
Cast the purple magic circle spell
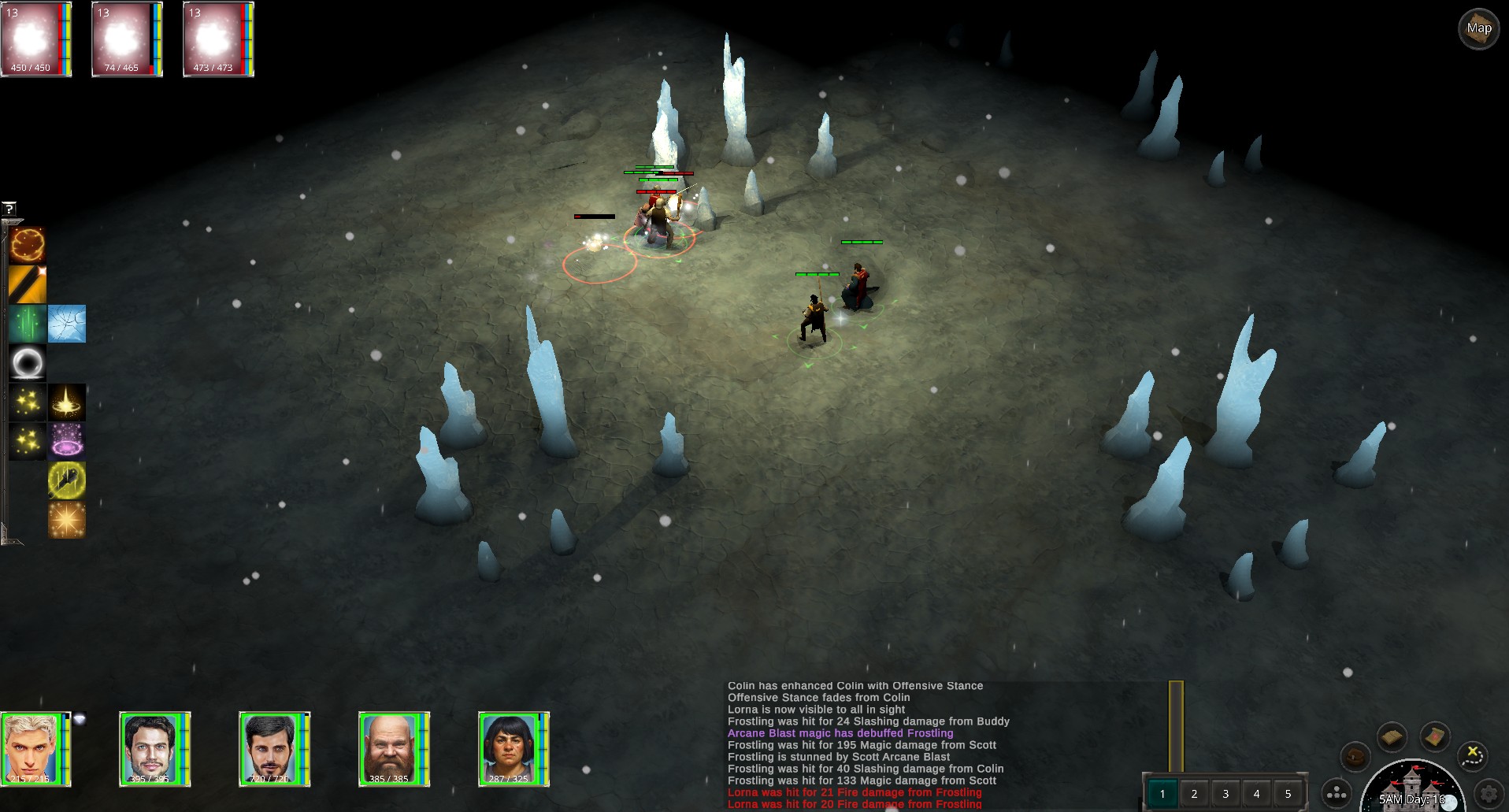point(67,441)
